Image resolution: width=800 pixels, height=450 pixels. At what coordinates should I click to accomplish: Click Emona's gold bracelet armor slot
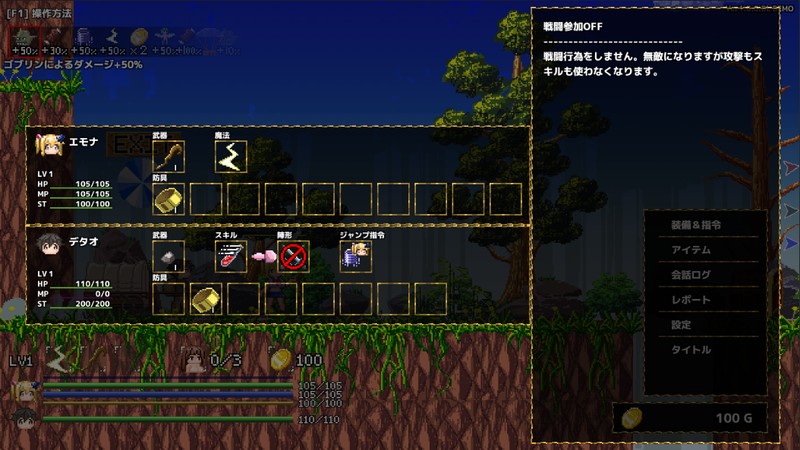(168, 199)
